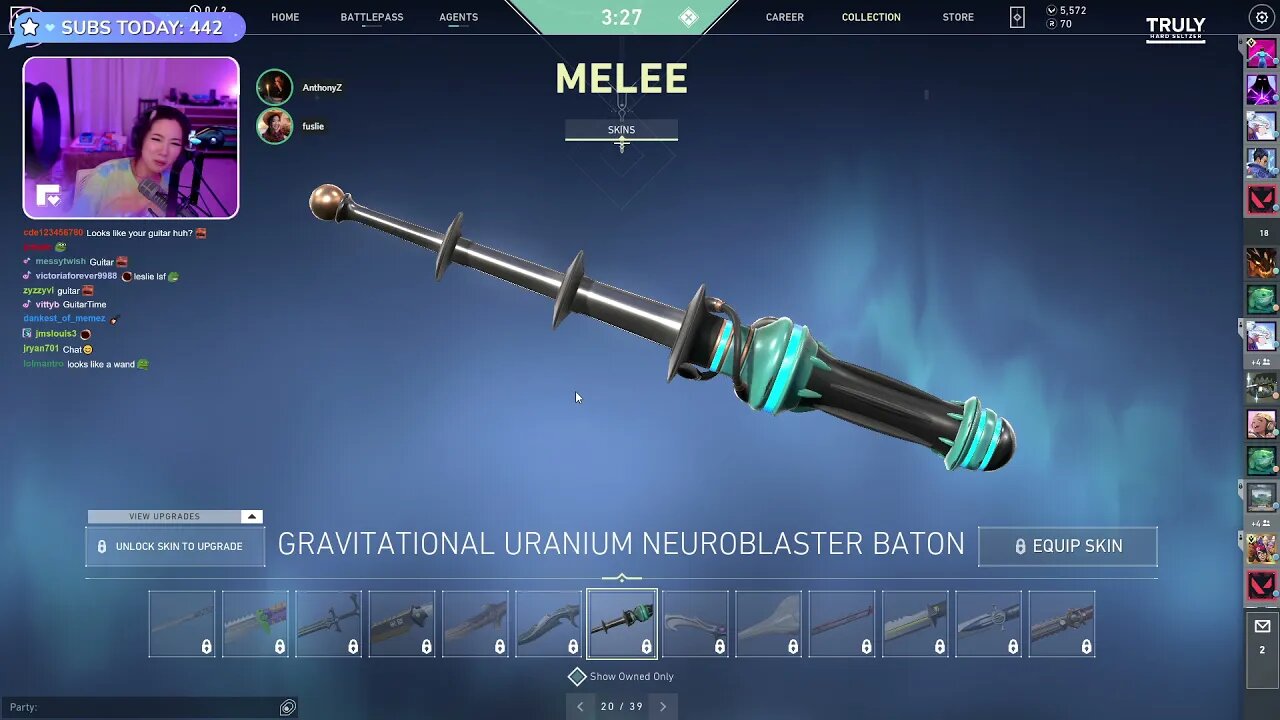Image resolution: width=1280 pixels, height=720 pixels.
Task: Switch to the Battlepass tab
Action: [371, 17]
